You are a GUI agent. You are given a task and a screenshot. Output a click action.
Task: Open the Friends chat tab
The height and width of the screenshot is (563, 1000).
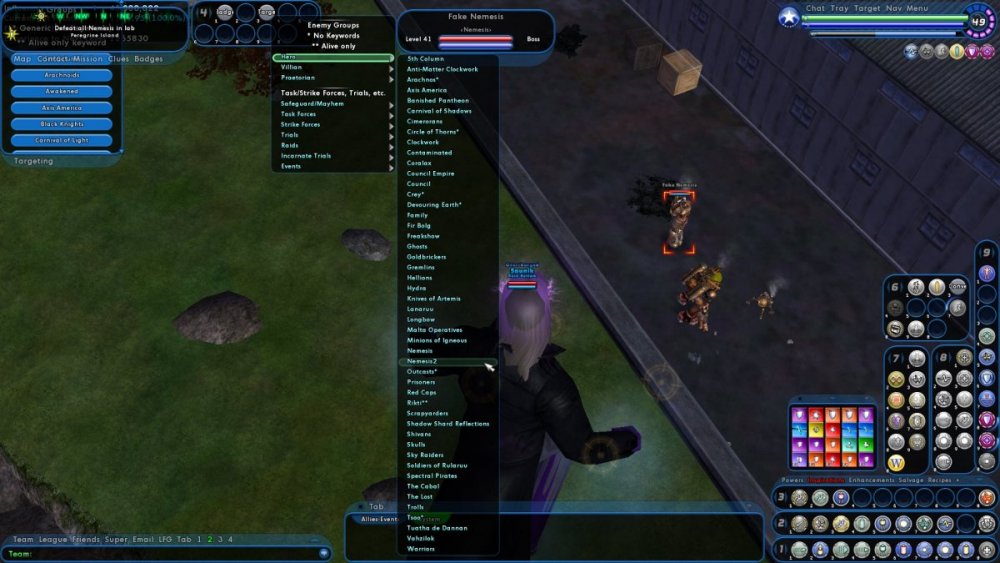tap(86, 539)
